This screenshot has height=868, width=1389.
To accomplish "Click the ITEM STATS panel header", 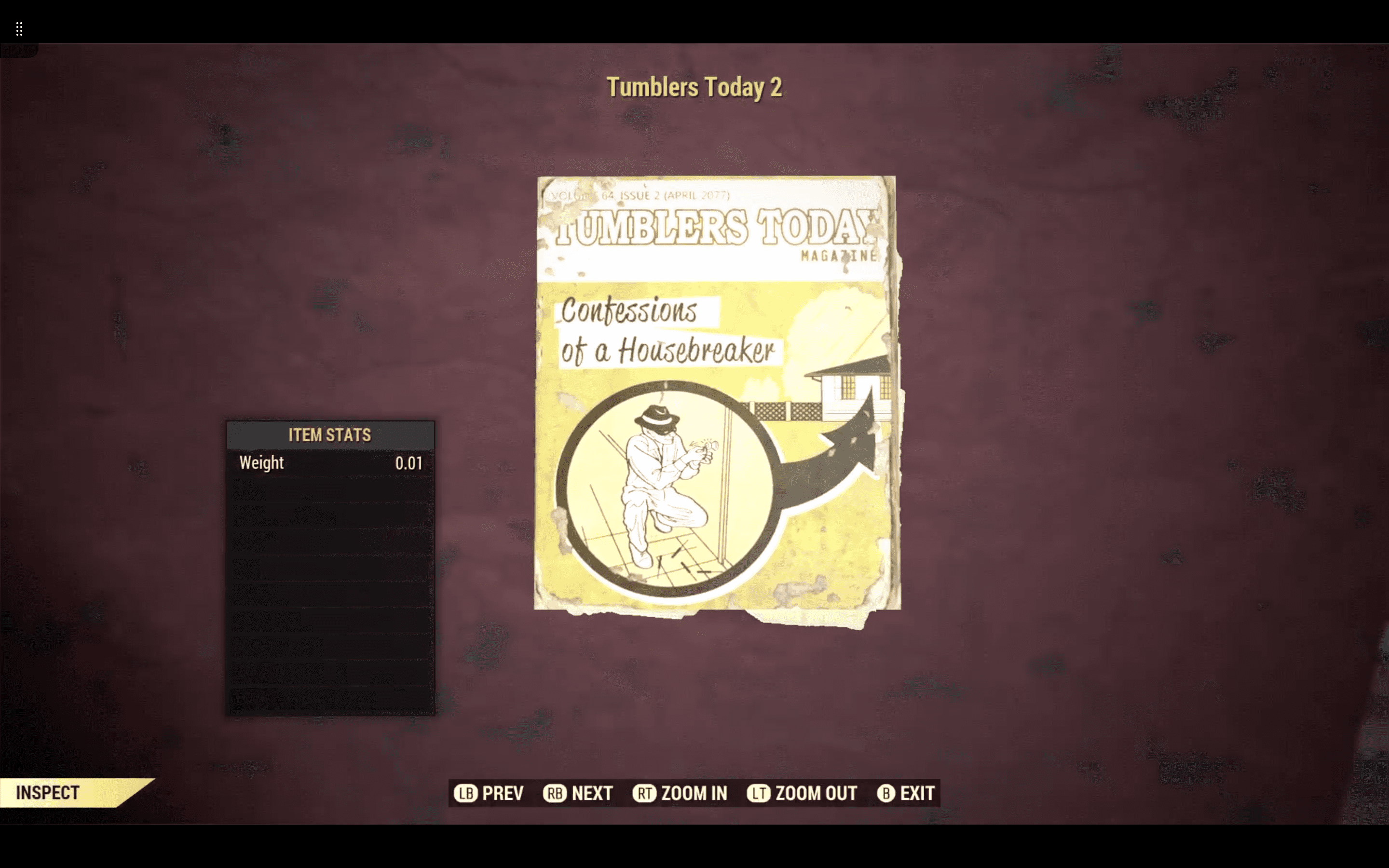I will click(x=329, y=435).
